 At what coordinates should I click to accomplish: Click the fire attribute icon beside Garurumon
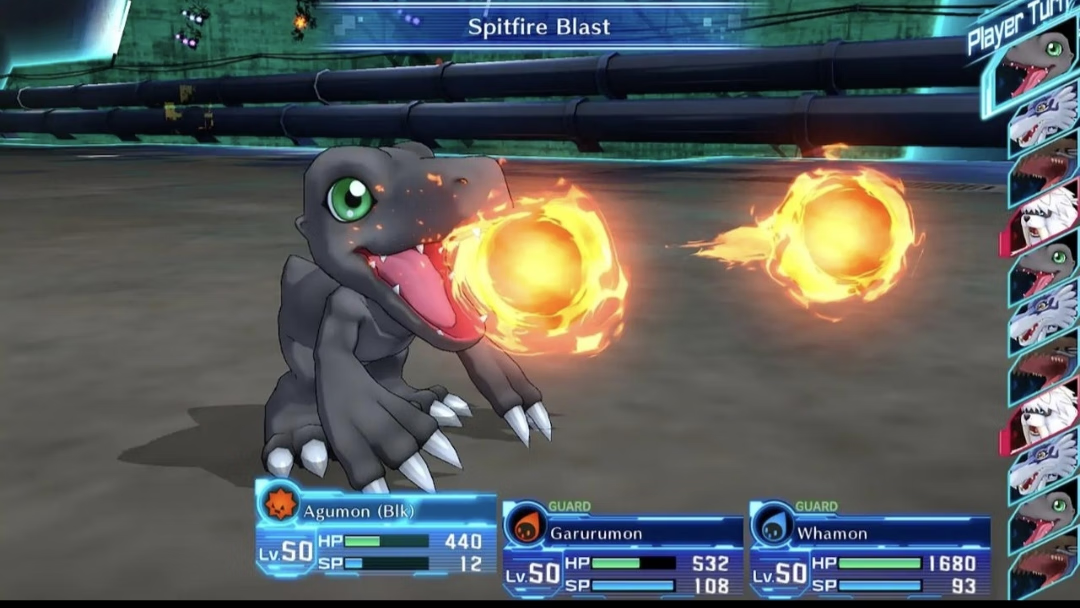coord(525,525)
